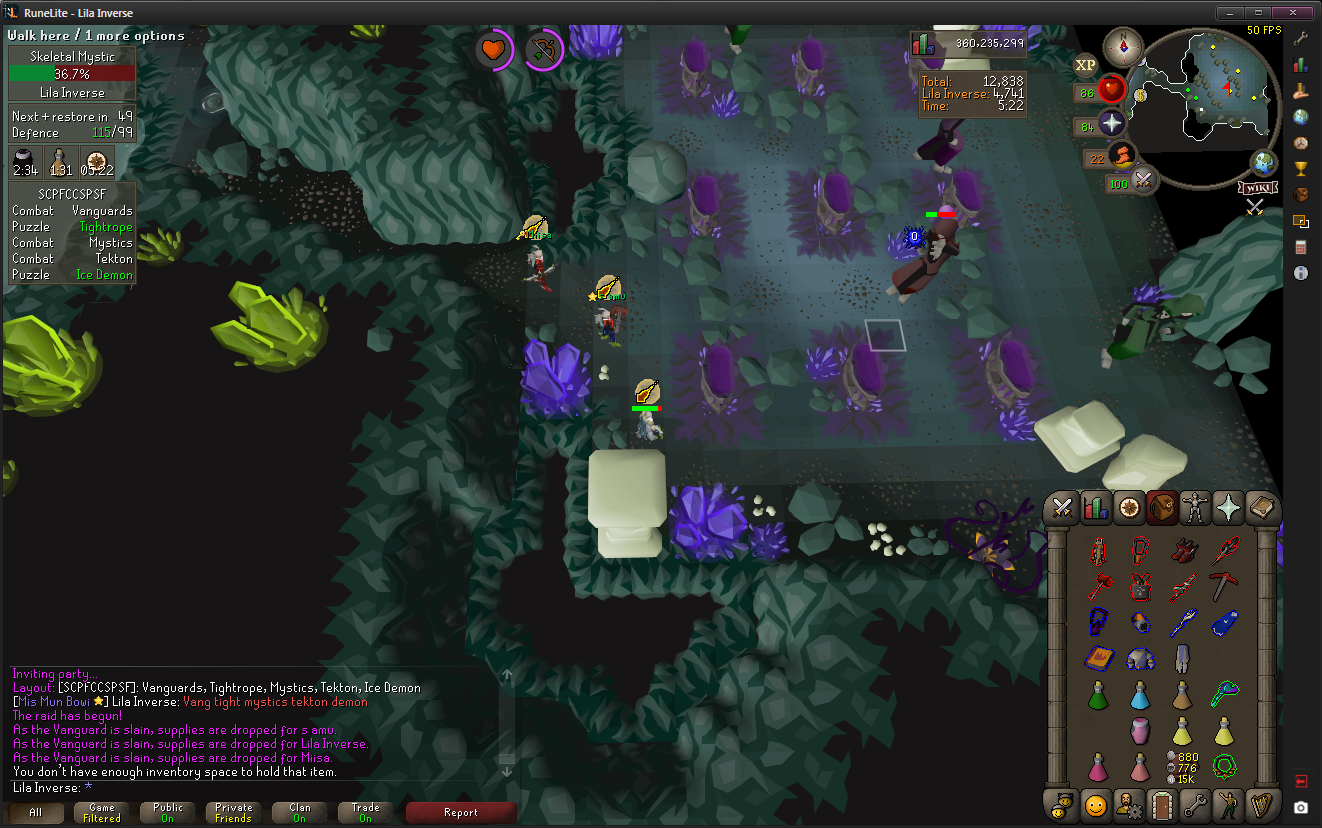Screen dimensions: 1322x828
Task: Open the Prayer tab
Action: (x=1227, y=508)
